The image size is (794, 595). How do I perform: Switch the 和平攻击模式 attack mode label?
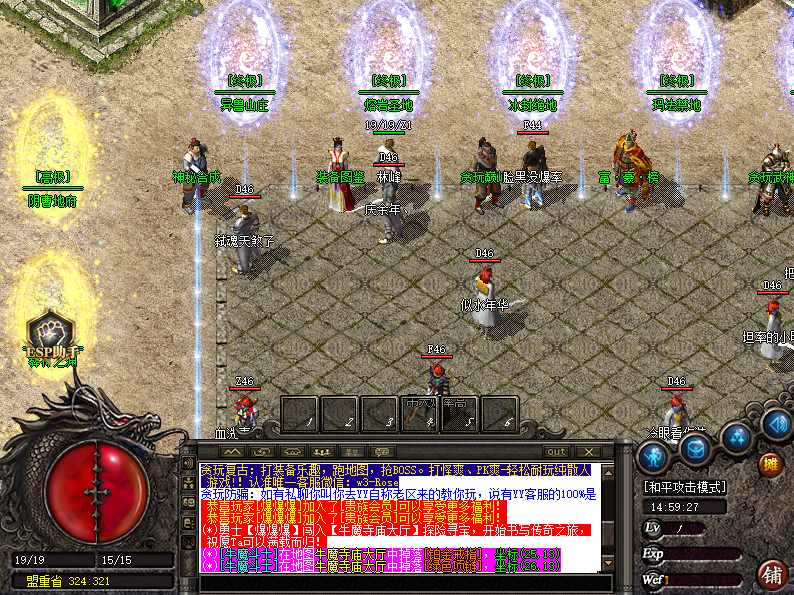click(686, 489)
